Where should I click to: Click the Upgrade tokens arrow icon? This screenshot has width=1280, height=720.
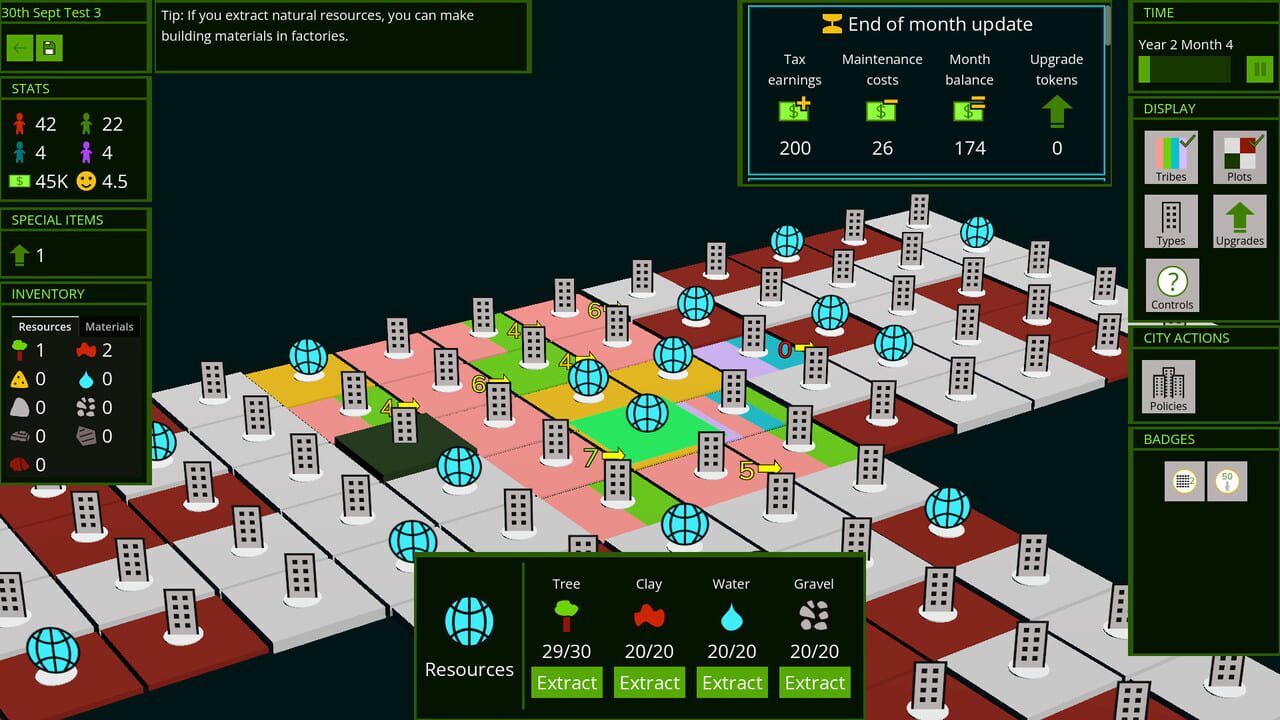coord(1056,110)
